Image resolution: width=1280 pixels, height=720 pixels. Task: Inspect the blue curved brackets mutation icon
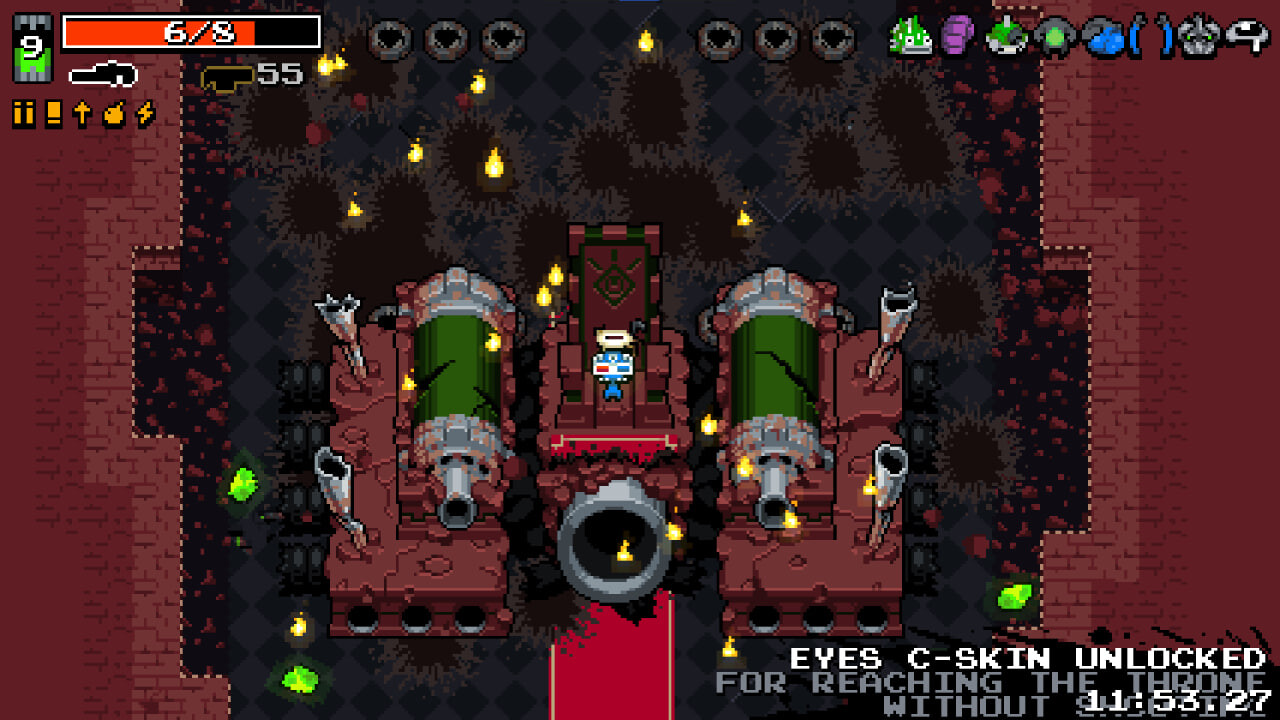(1150, 38)
